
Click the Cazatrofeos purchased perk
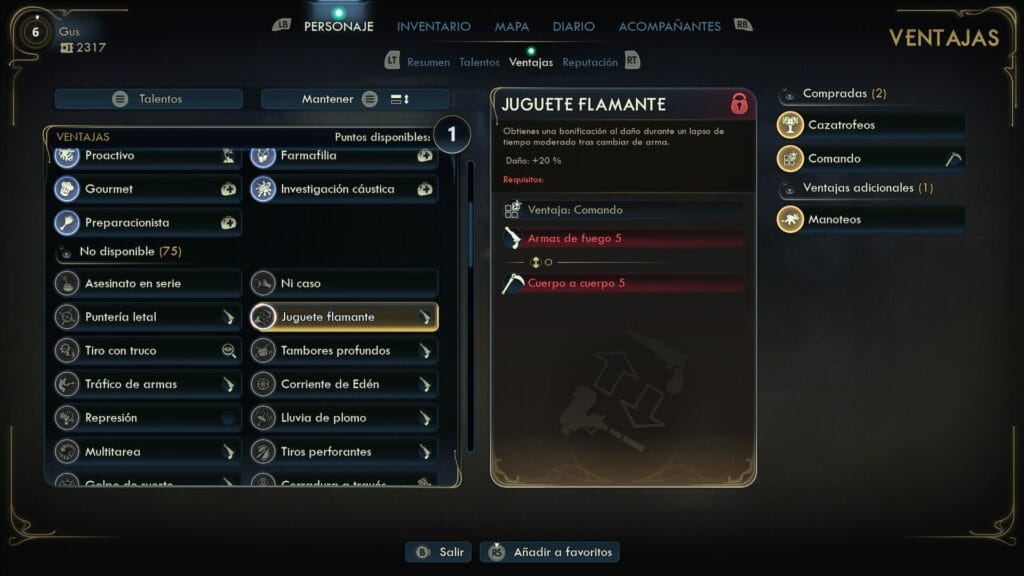point(871,125)
